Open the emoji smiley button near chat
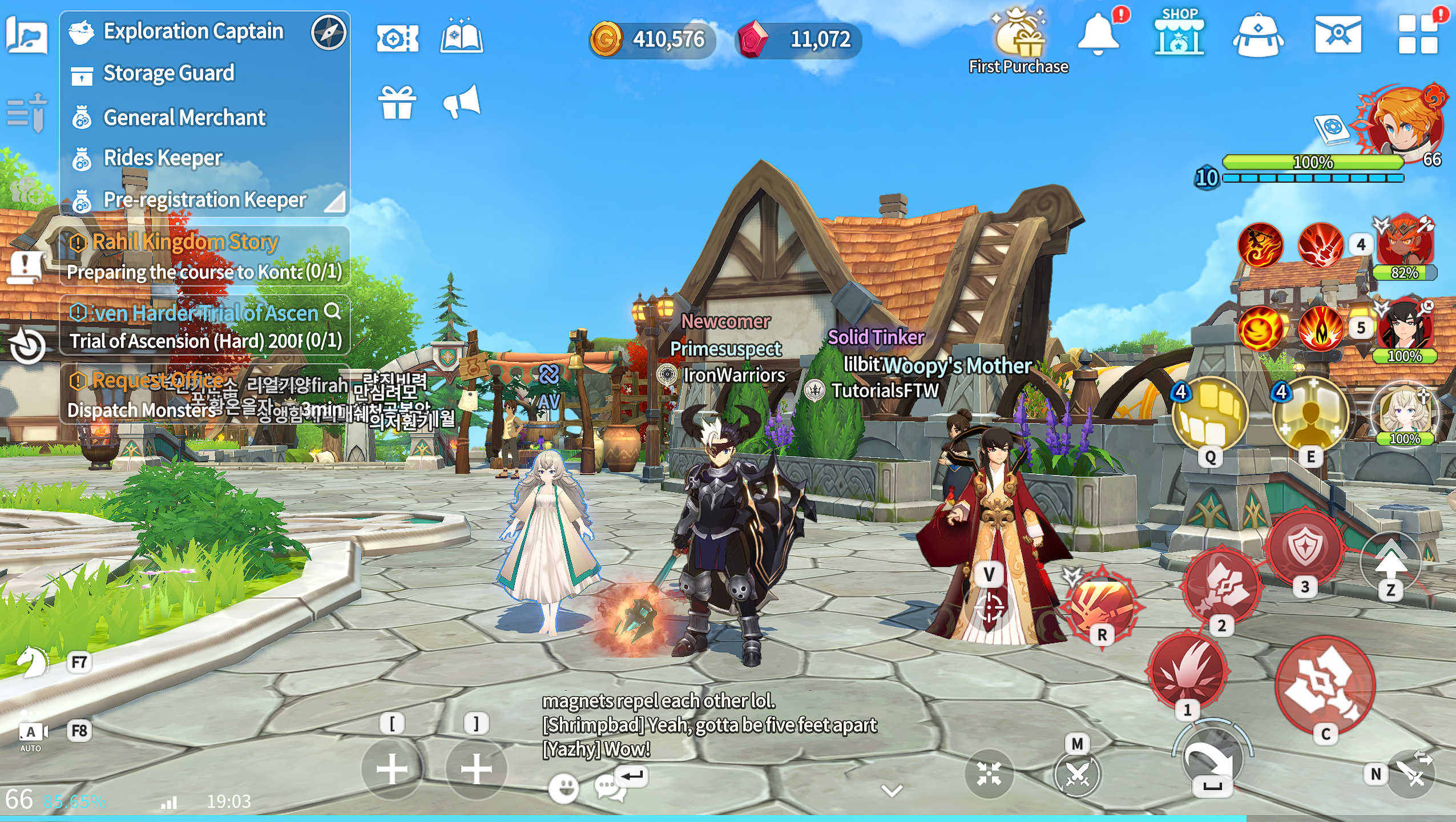1456x822 pixels. (563, 788)
